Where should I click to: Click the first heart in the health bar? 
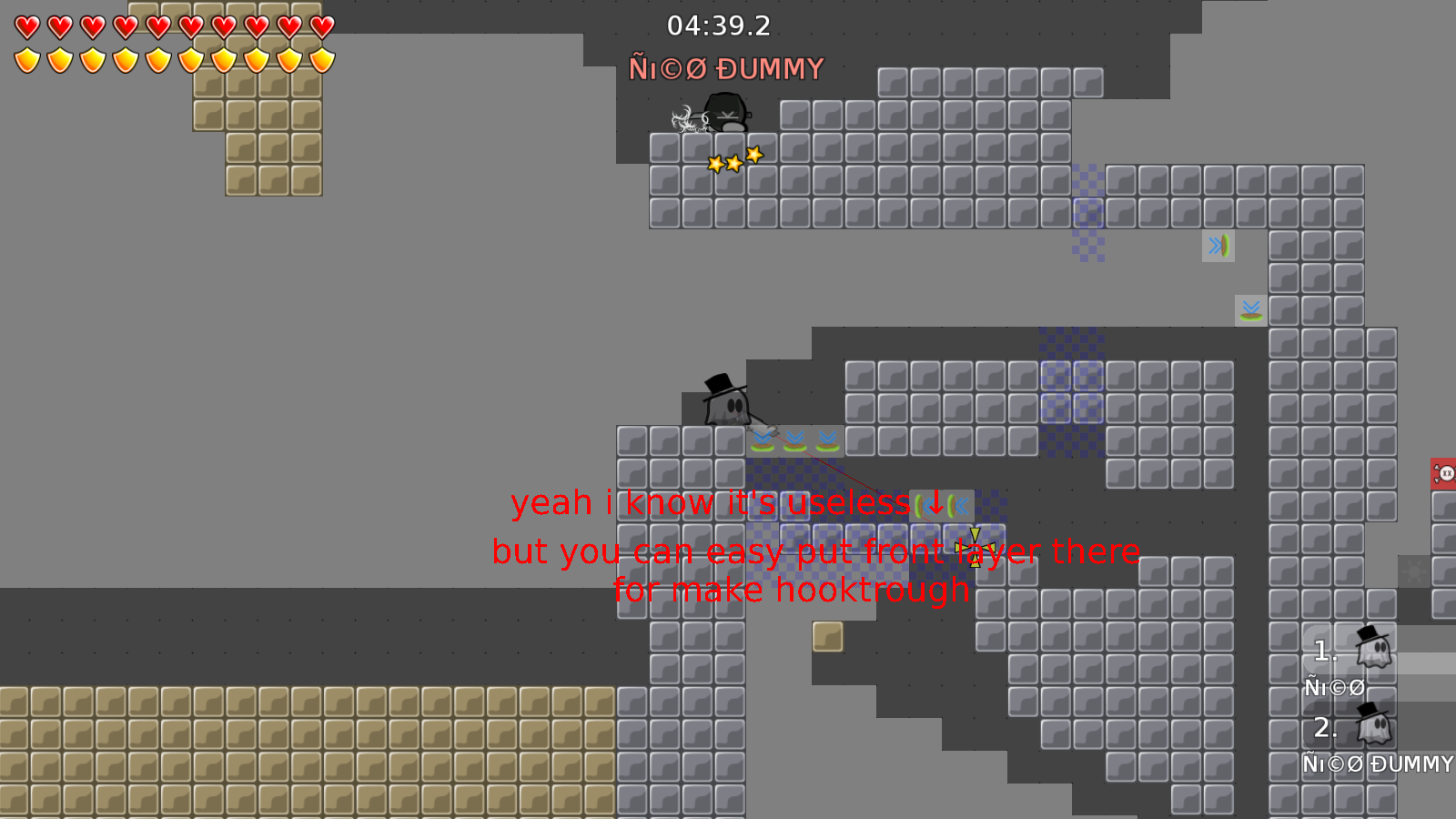25,27
